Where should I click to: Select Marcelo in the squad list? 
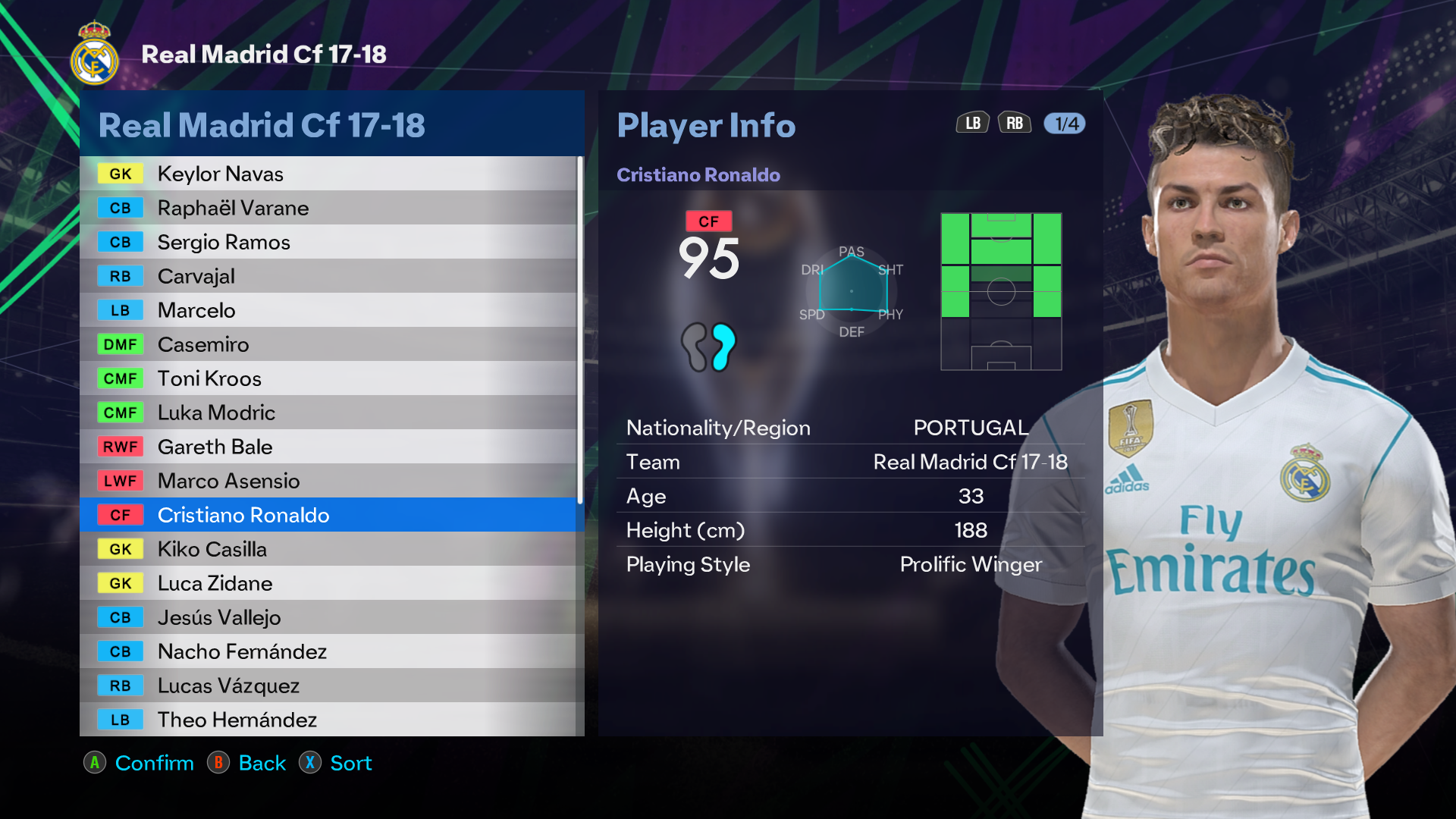(x=328, y=310)
